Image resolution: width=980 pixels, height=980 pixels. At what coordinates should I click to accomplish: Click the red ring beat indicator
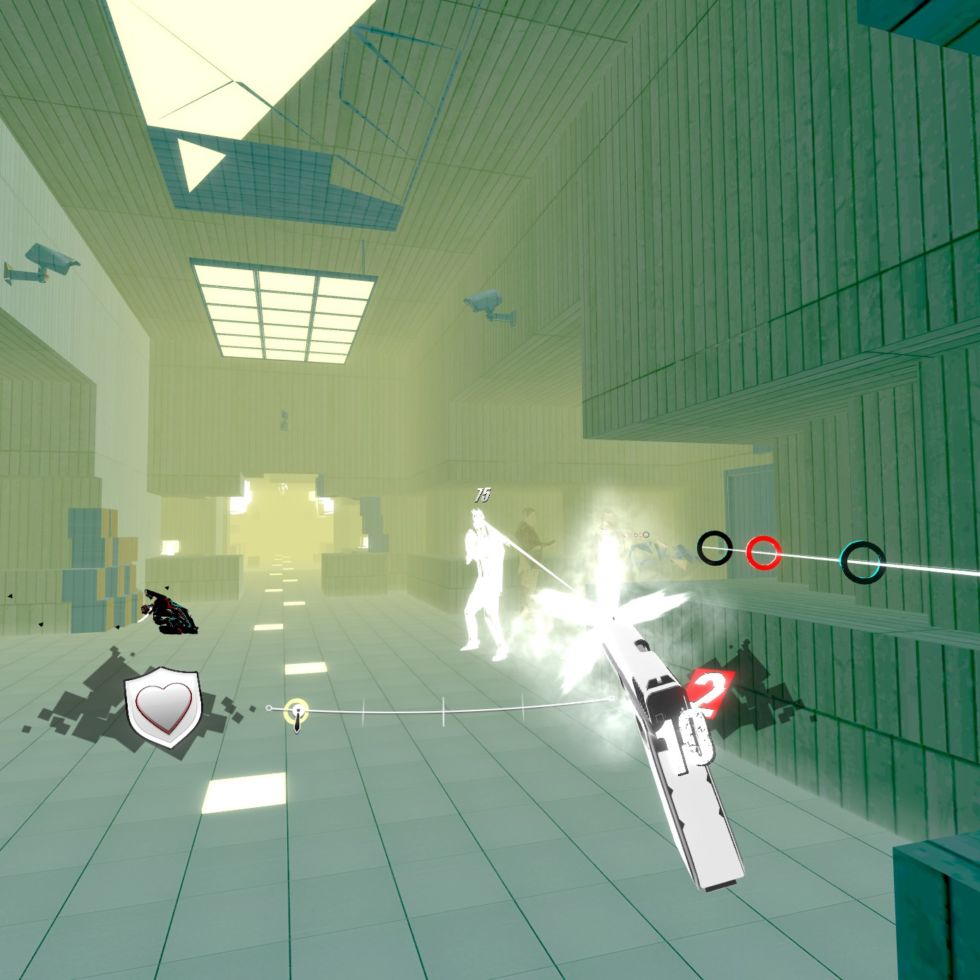[764, 550]
